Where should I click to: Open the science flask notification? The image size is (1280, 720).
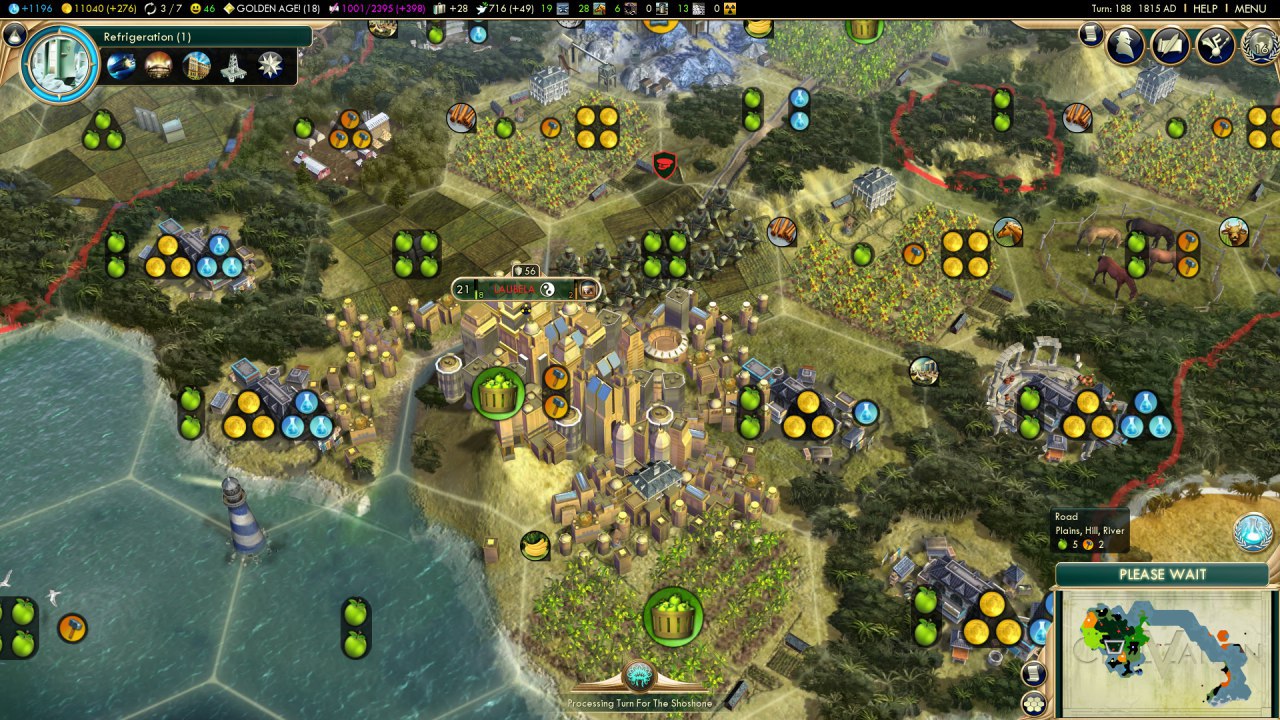point(1253,531)
